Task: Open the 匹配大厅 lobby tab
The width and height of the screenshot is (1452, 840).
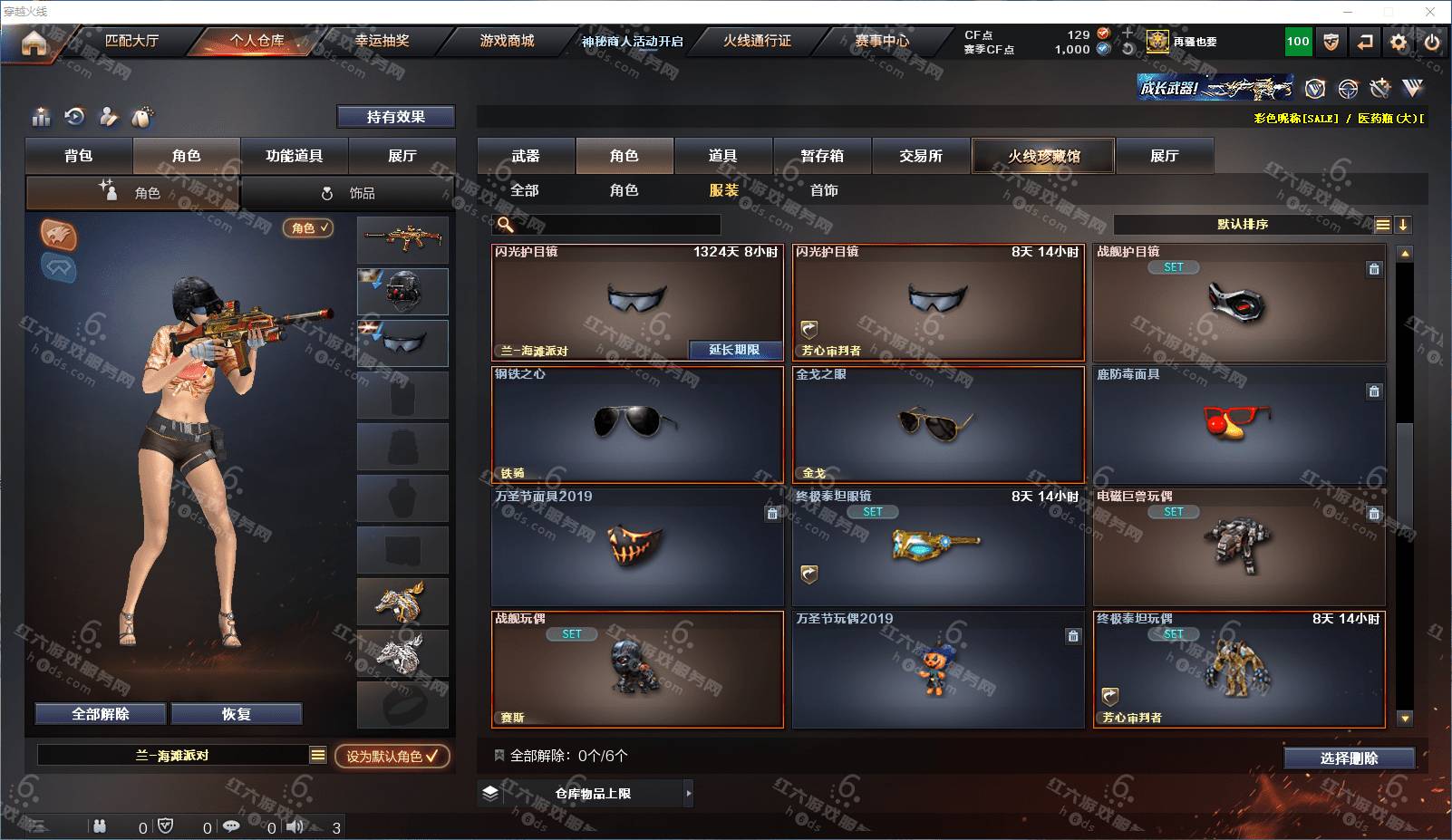Action: [x=131, y=41]
